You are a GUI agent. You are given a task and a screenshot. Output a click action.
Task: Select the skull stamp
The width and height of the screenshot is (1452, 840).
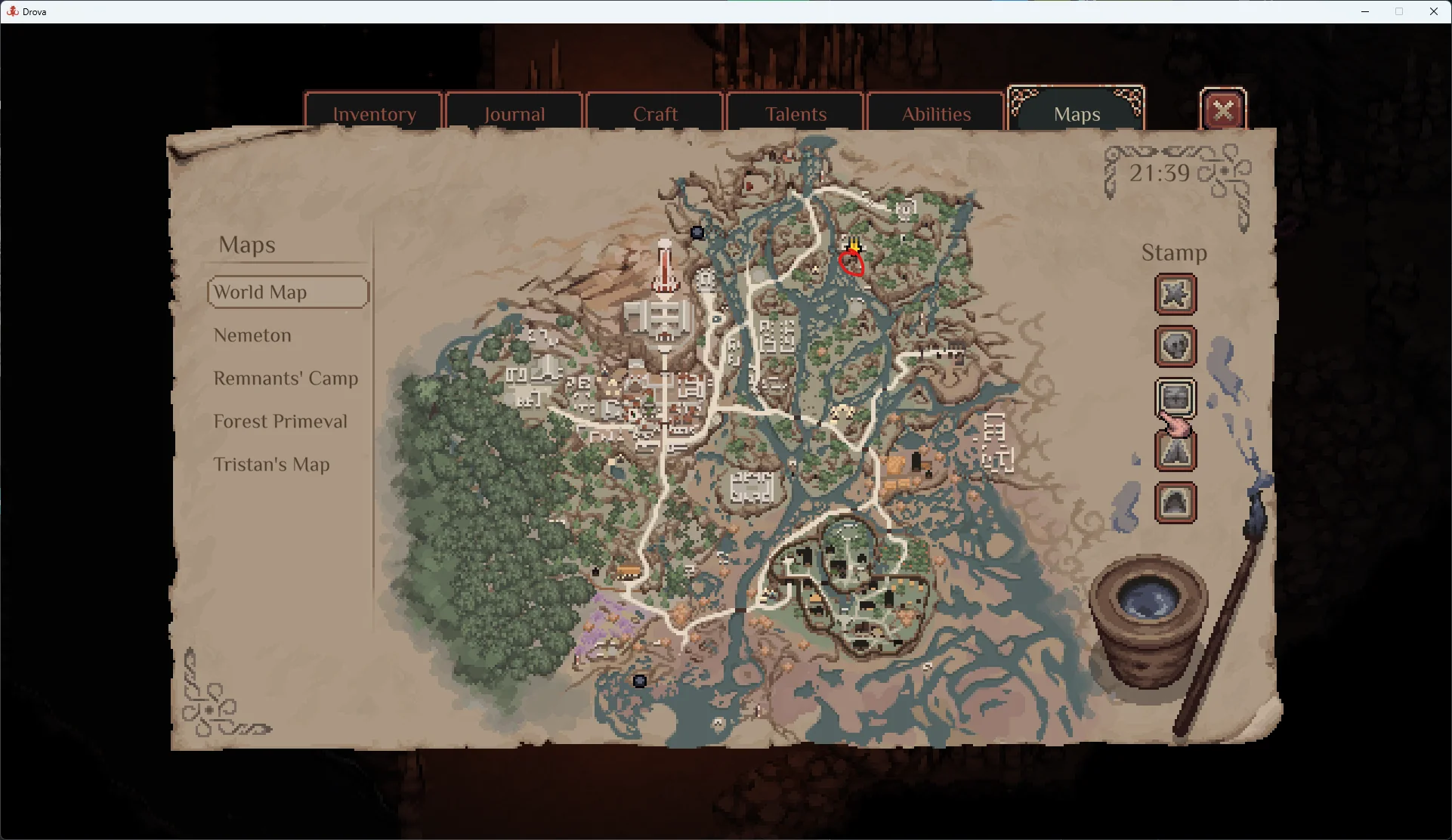(1175, 347)
